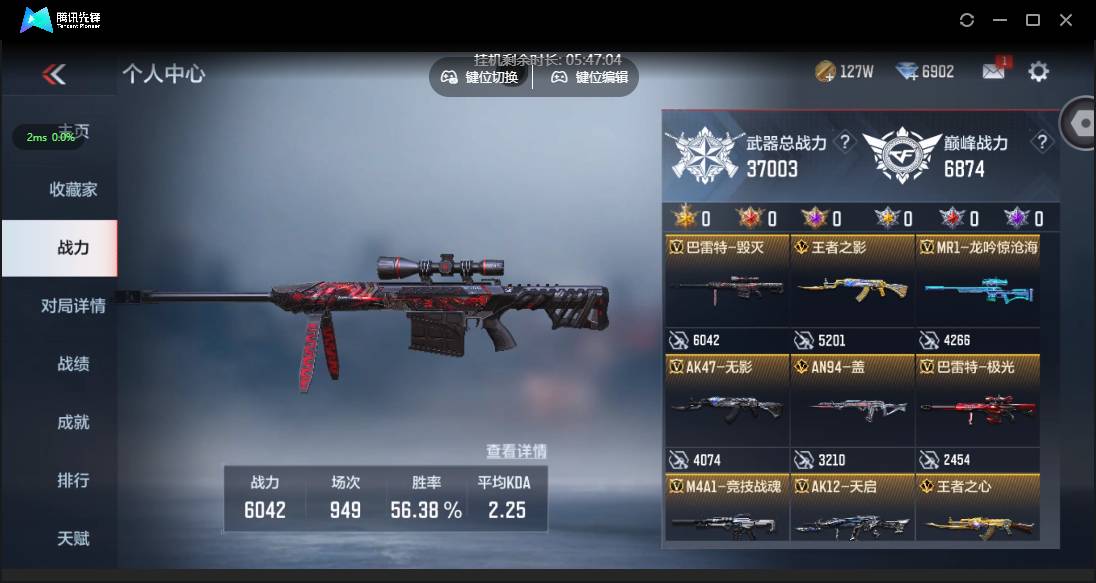
Task: Switch to the 天赋 tab
Action: [73, 538]
